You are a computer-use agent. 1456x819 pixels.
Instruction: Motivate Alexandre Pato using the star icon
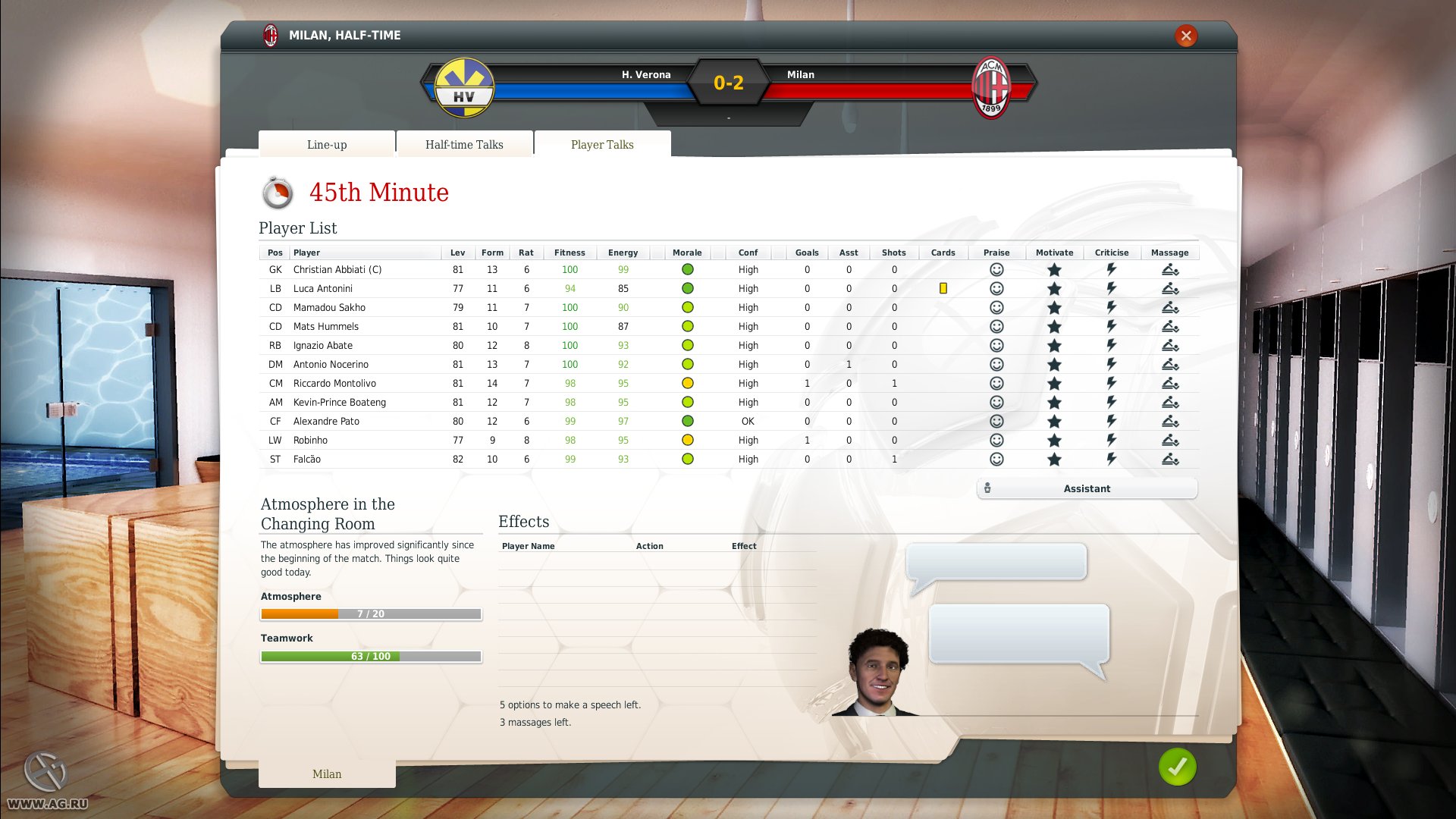pos(1054,421)
